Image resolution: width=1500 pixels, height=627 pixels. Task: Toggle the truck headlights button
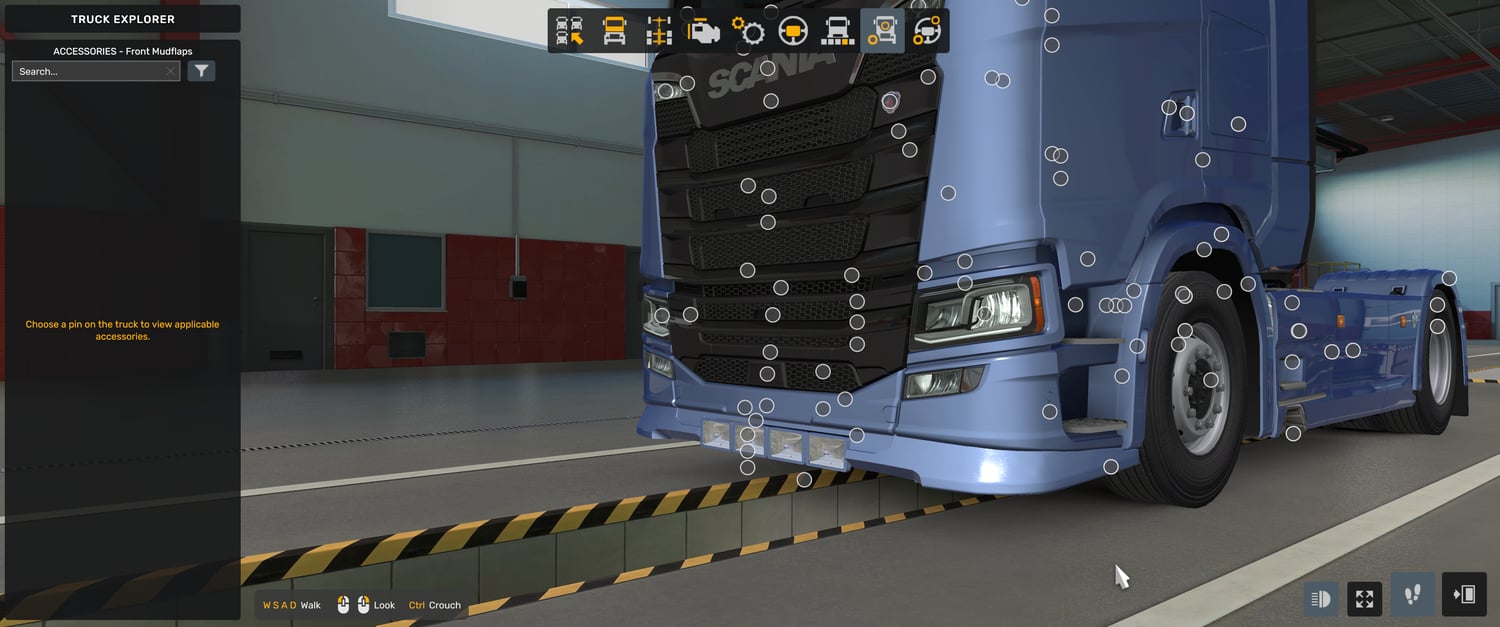tap(1320, 599)
